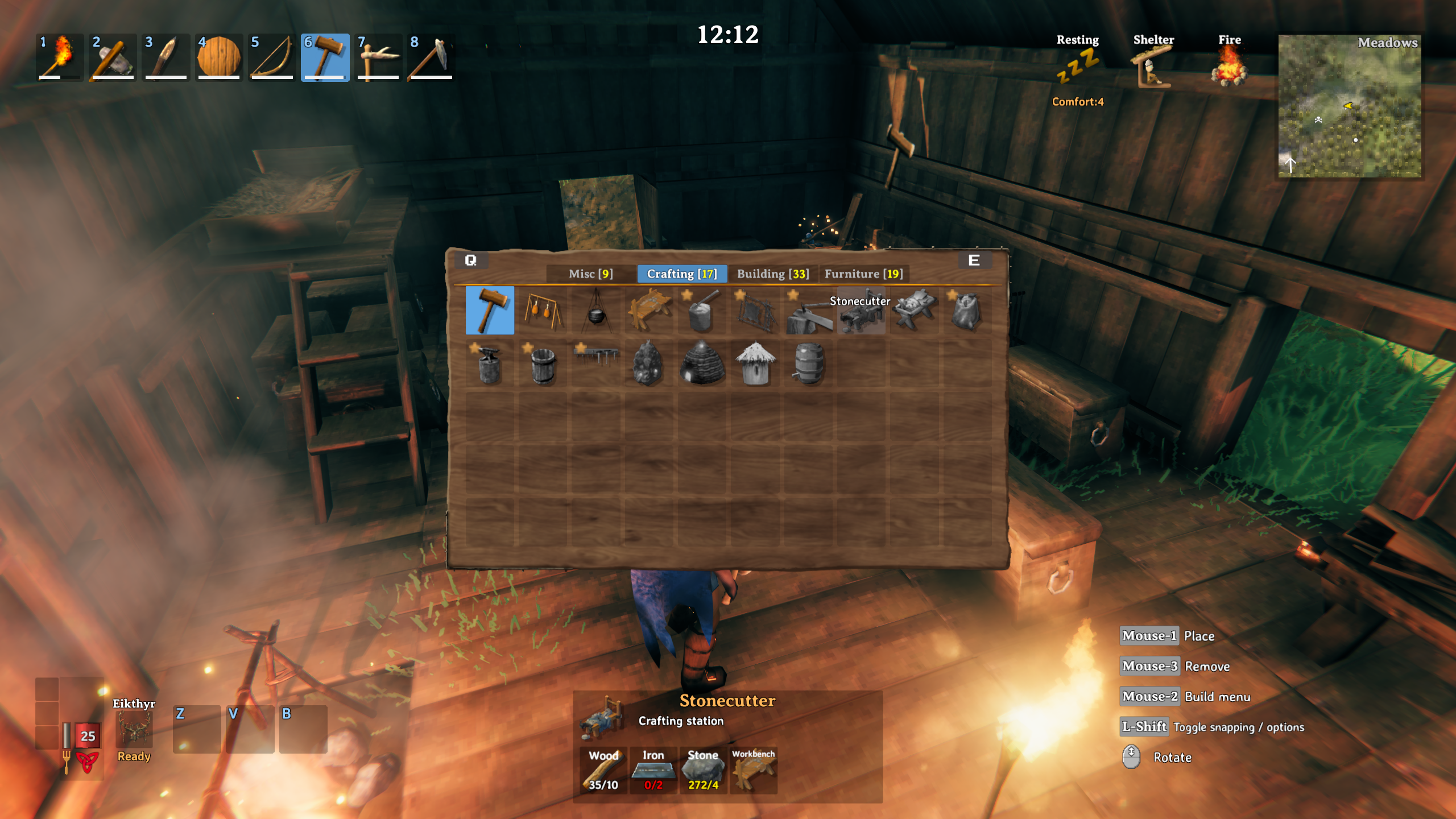This screenshot has width=1456, height=819.
Task: Open the Building tab
Action: click(x=772, y=274)
